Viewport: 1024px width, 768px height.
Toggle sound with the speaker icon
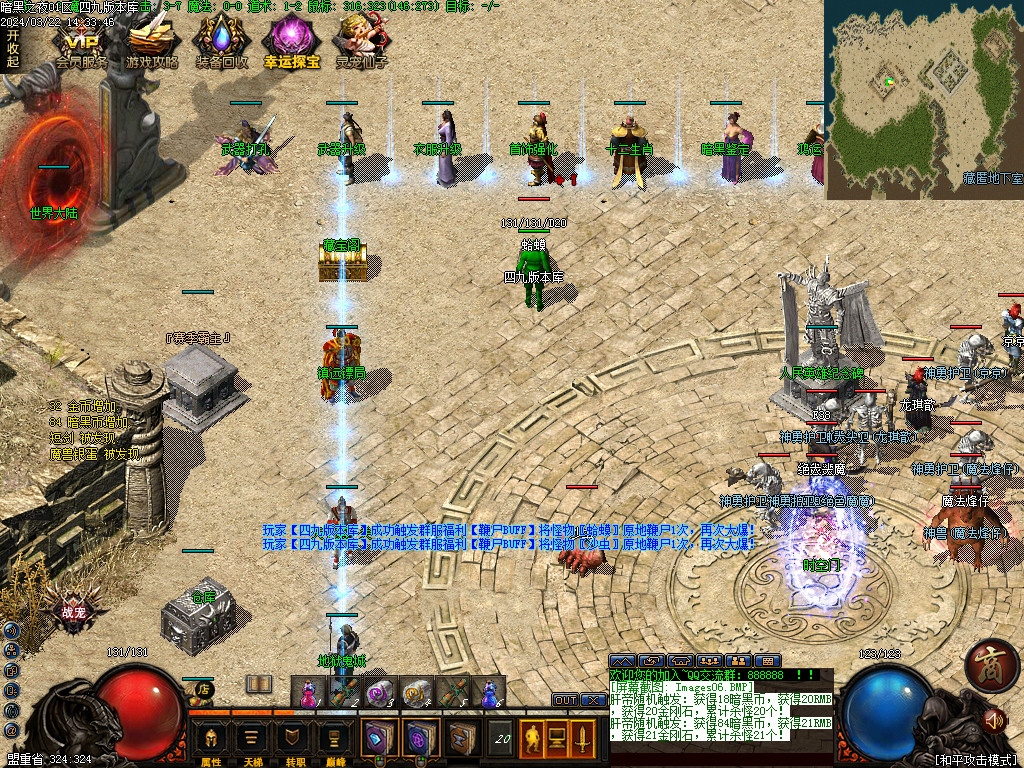pyautogui.click(x=993, y=719)
